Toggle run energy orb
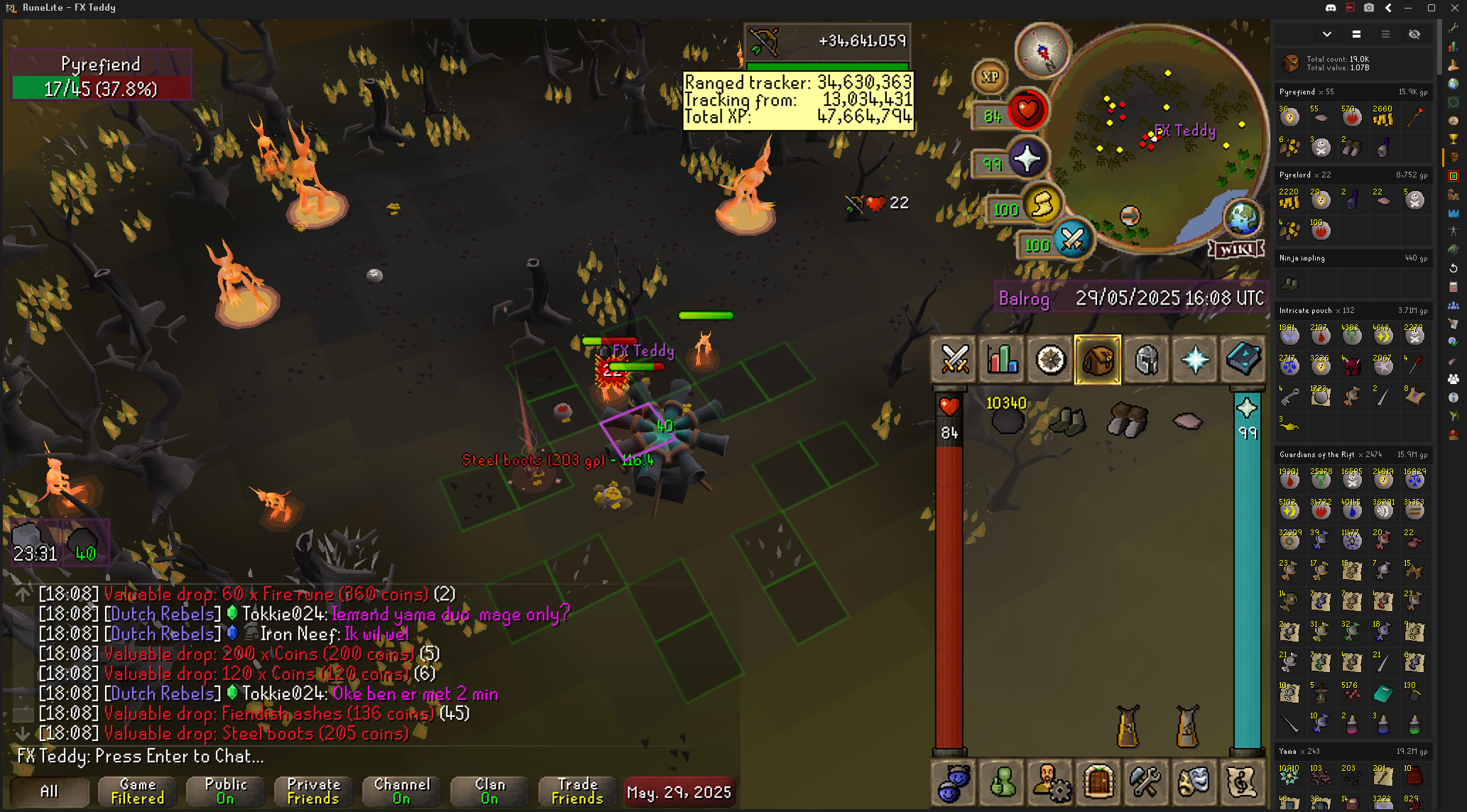 pos(1042,206)
